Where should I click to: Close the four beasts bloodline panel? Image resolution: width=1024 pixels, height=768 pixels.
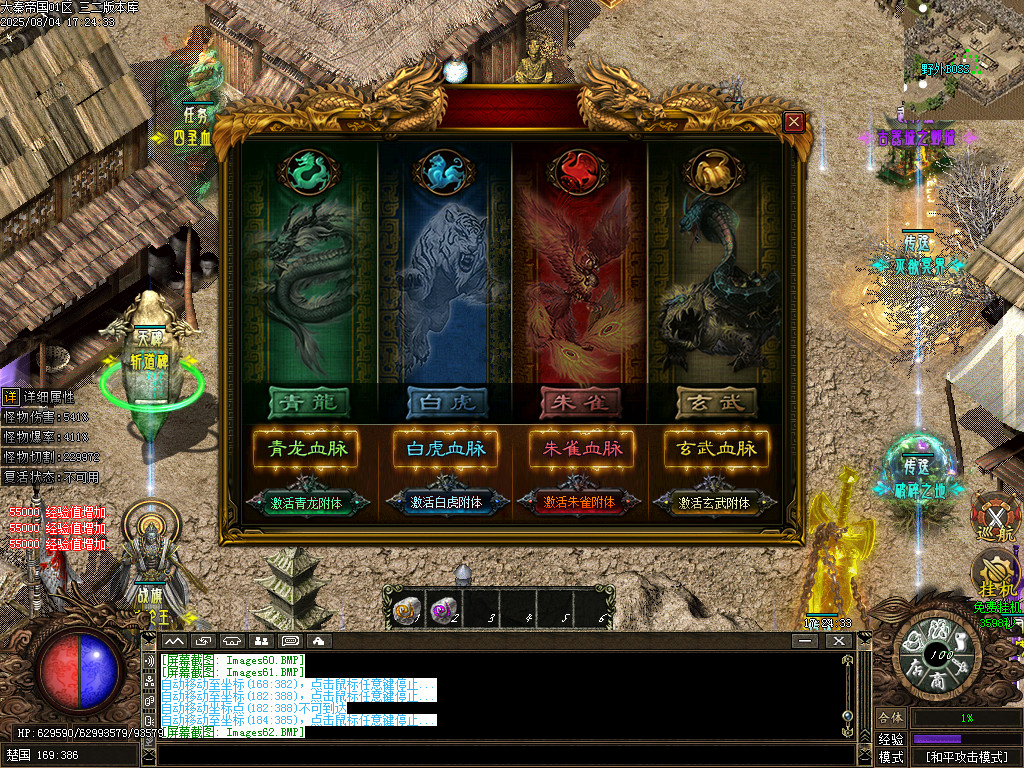pos(794,122)
